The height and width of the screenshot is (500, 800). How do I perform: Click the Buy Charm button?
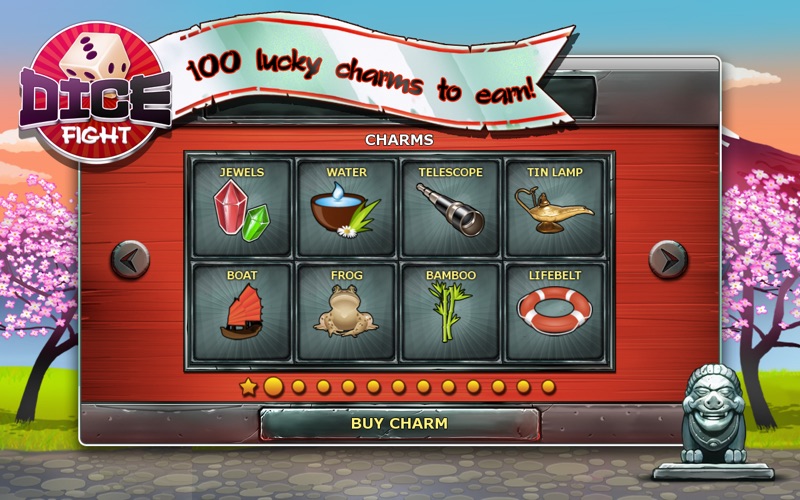pyautogui.click(x=399, y=423)
